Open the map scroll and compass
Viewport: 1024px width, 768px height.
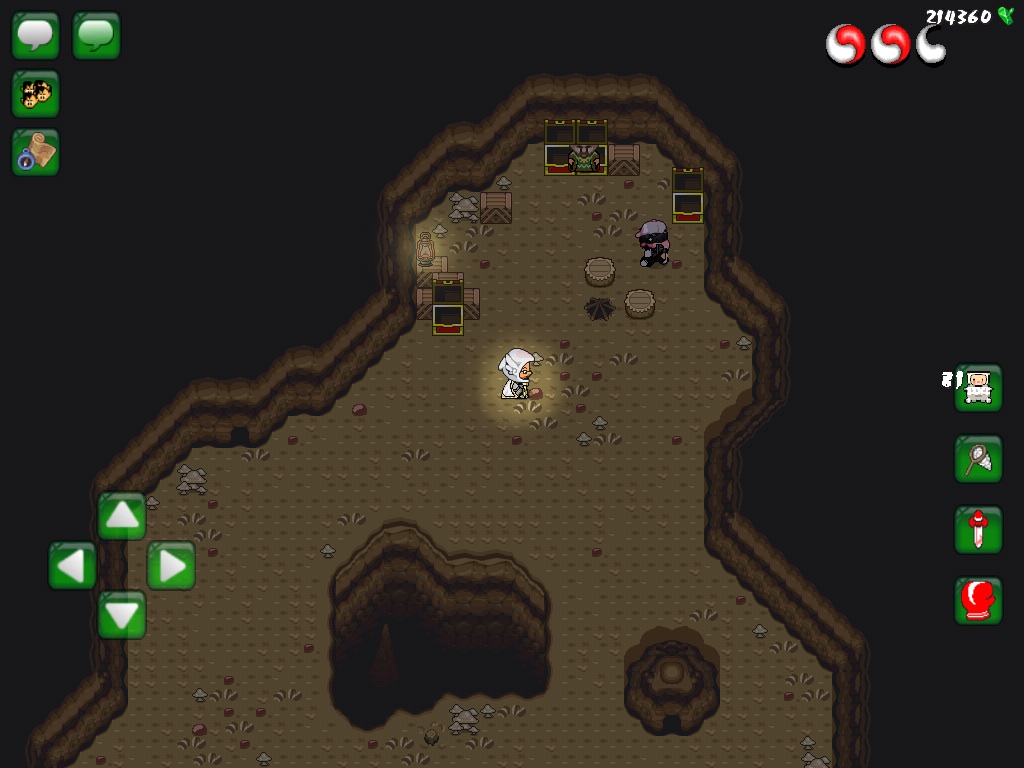click(x=36, y=152)
